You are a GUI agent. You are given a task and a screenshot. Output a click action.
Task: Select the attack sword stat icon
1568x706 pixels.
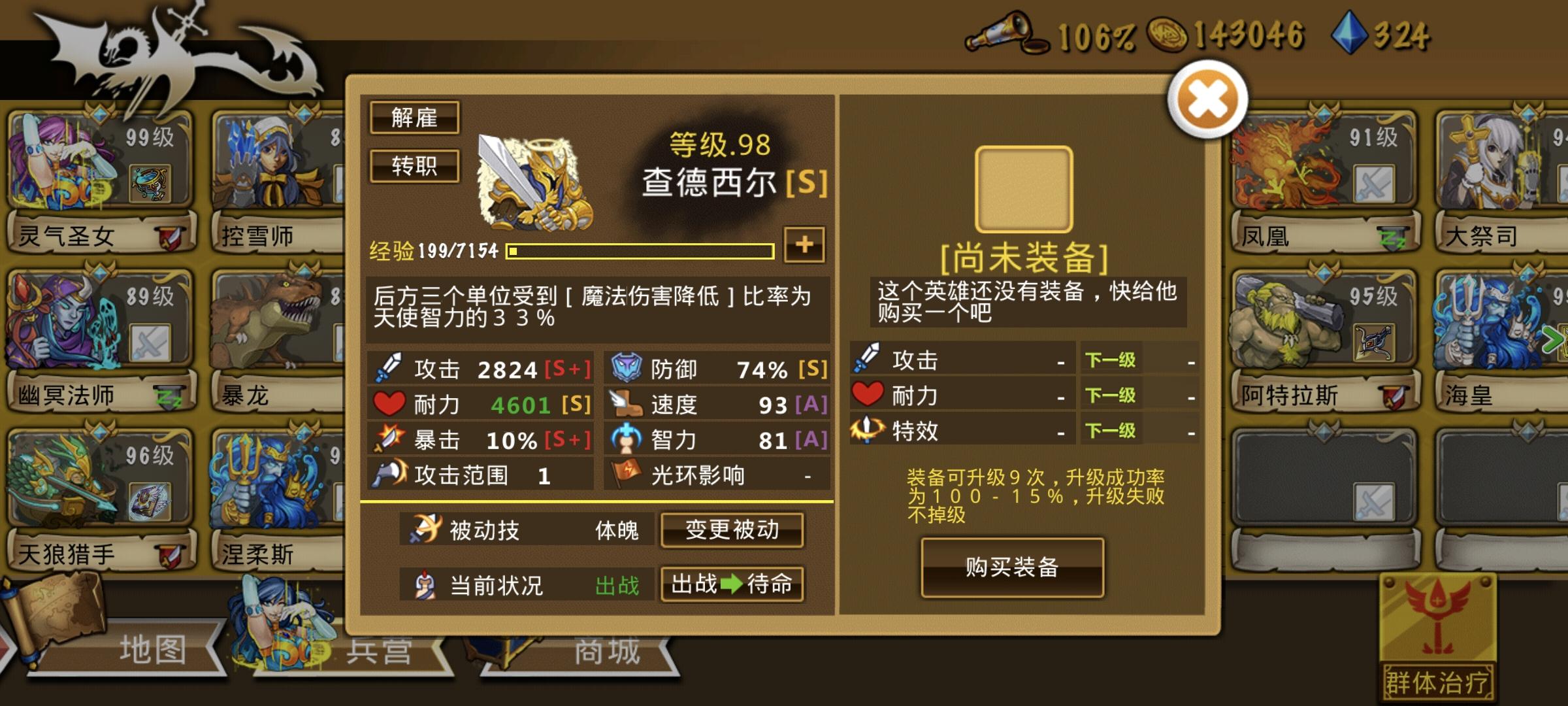(x=387, y=368)
